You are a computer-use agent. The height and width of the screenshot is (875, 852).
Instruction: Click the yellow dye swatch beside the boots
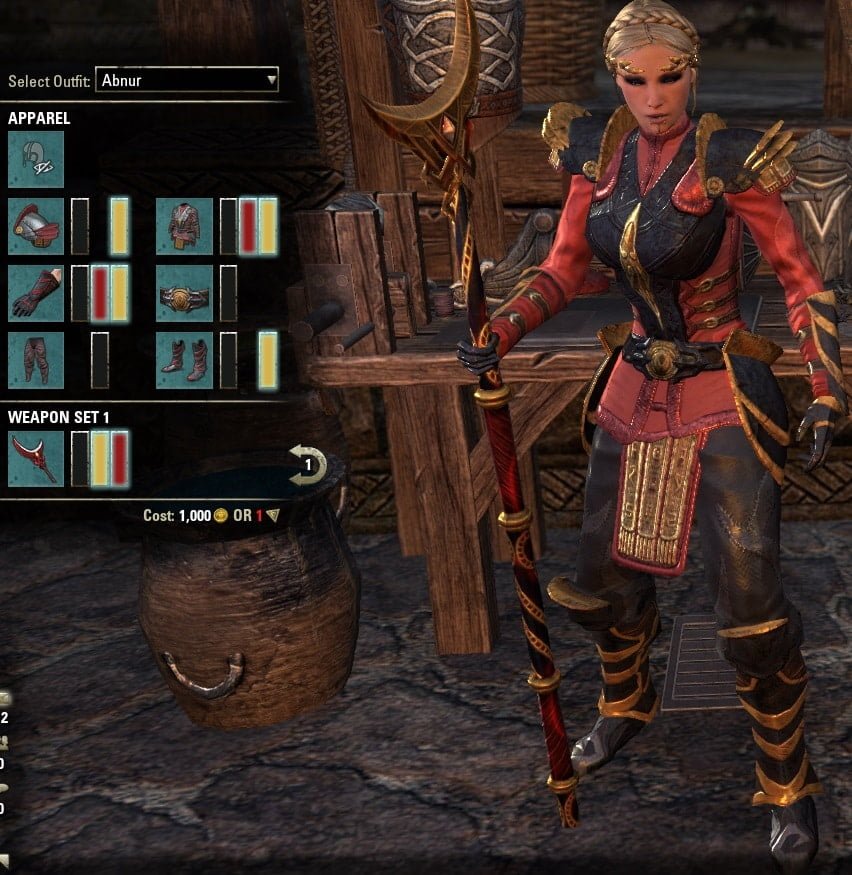point(268,360)
